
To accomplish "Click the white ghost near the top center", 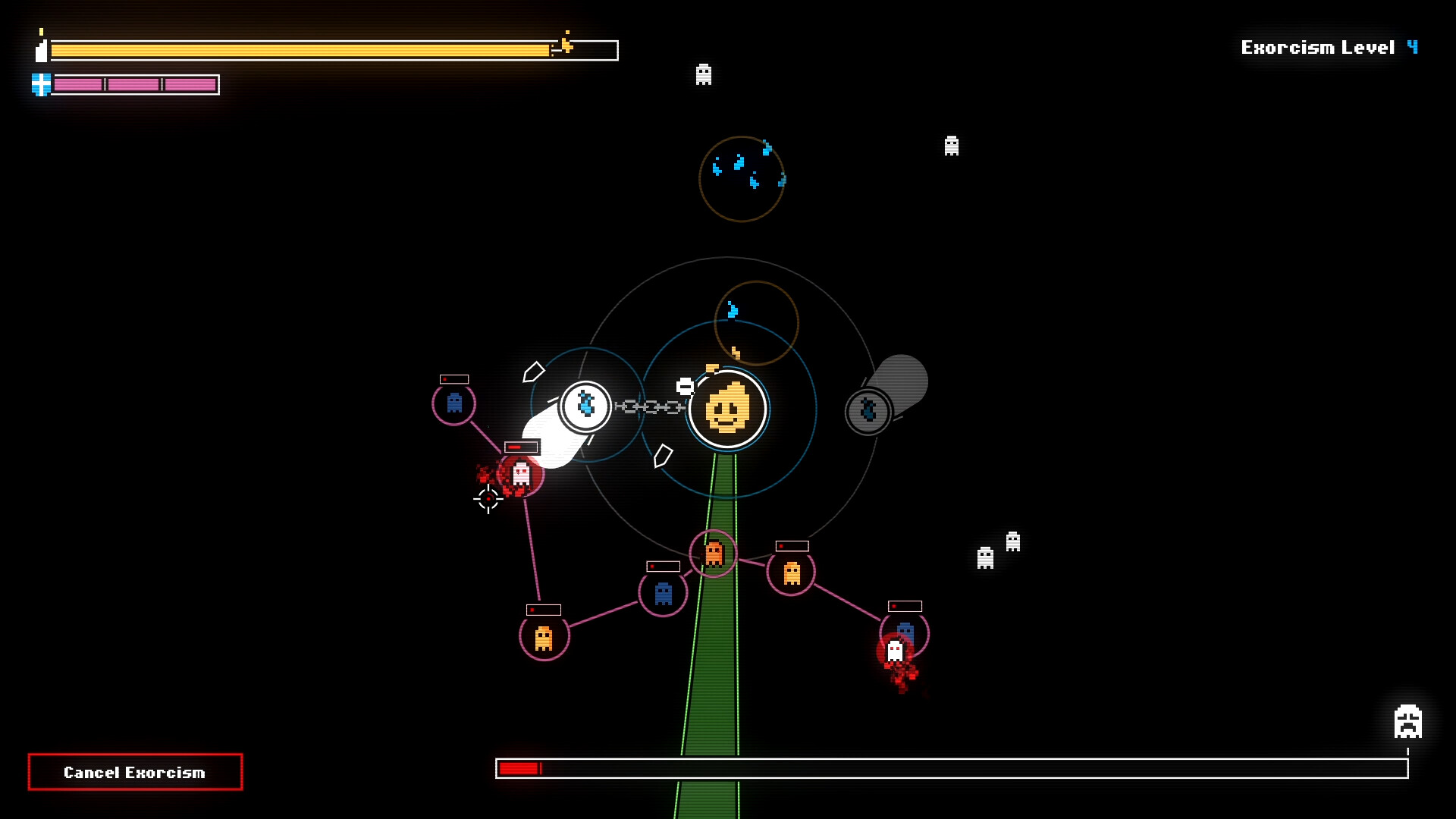I will [x=702, y=75].
